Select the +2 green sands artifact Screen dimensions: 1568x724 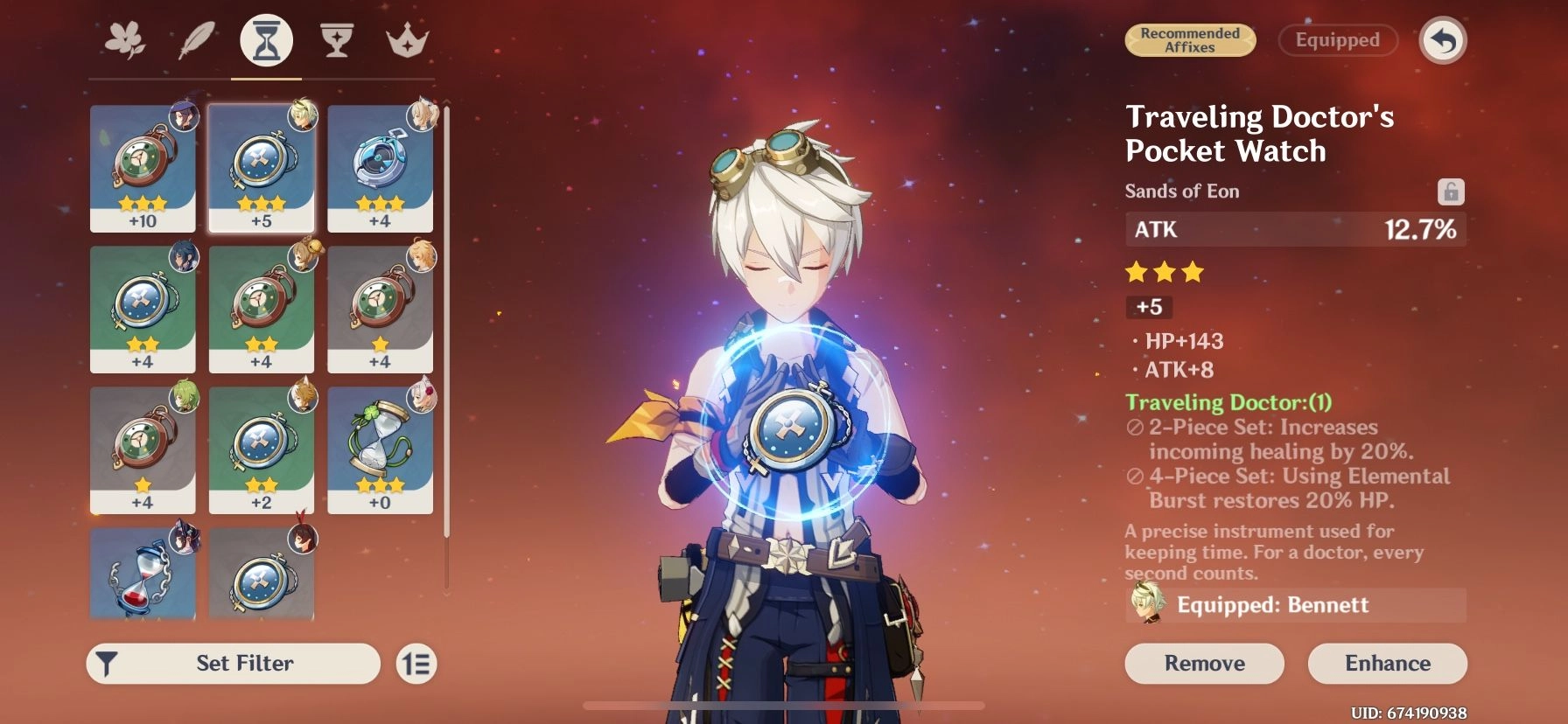coord(261,450)
